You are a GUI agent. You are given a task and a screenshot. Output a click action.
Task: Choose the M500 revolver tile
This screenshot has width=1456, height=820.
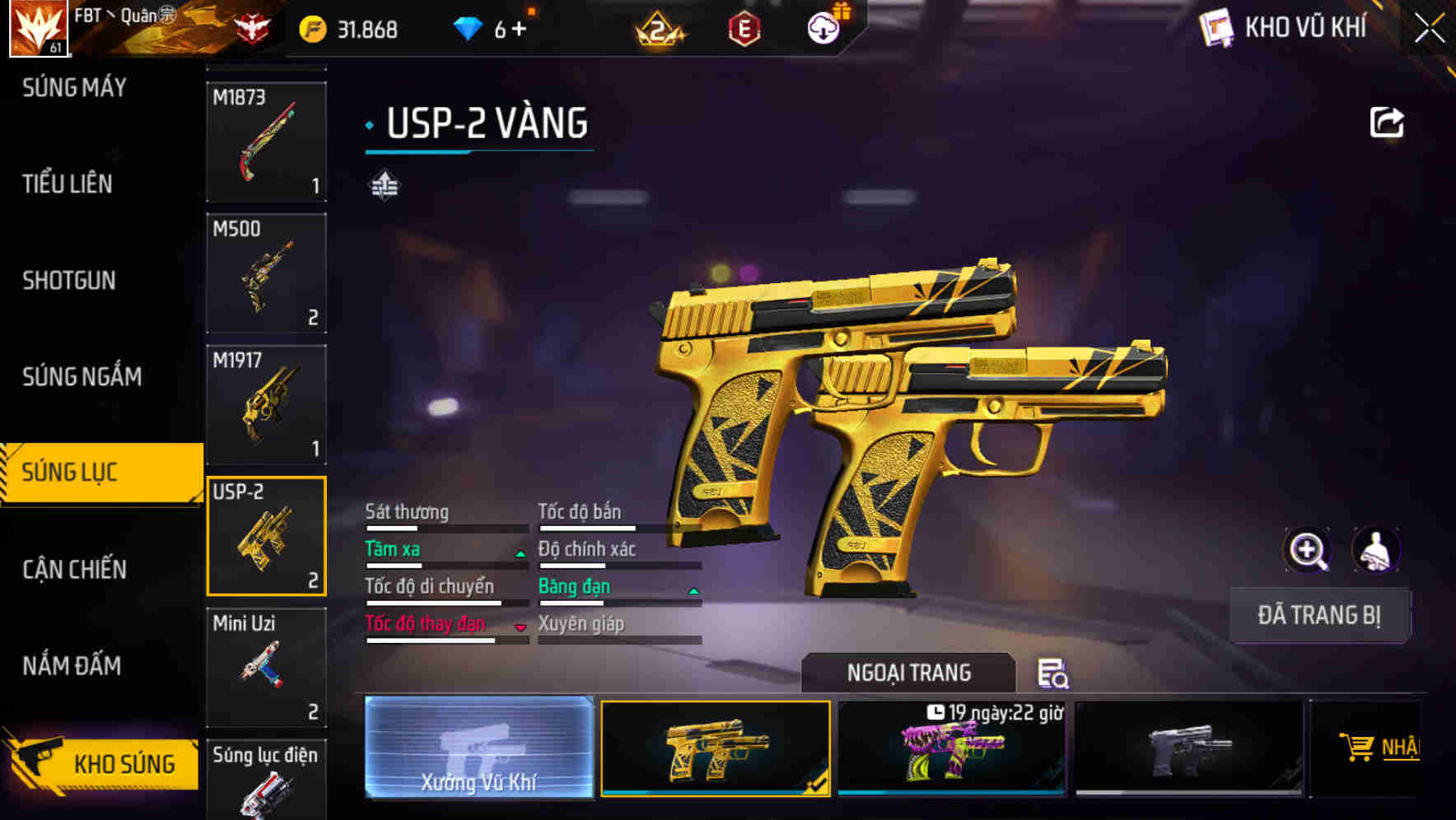(266, 273)
